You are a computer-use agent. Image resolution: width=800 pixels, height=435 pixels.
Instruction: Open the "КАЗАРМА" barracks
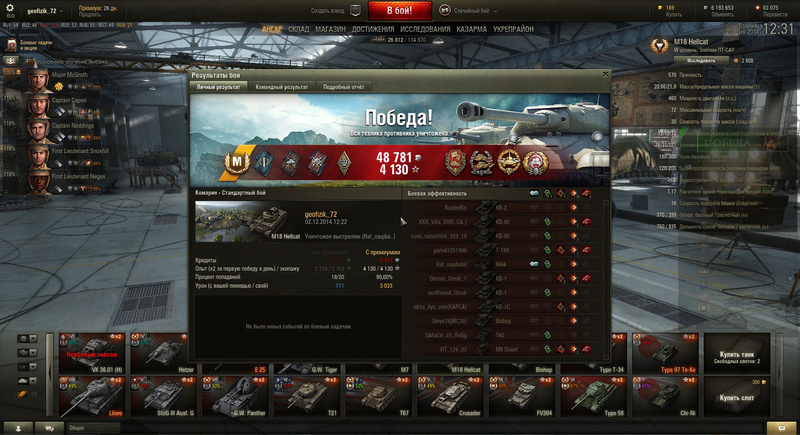[x=472, y=29]
